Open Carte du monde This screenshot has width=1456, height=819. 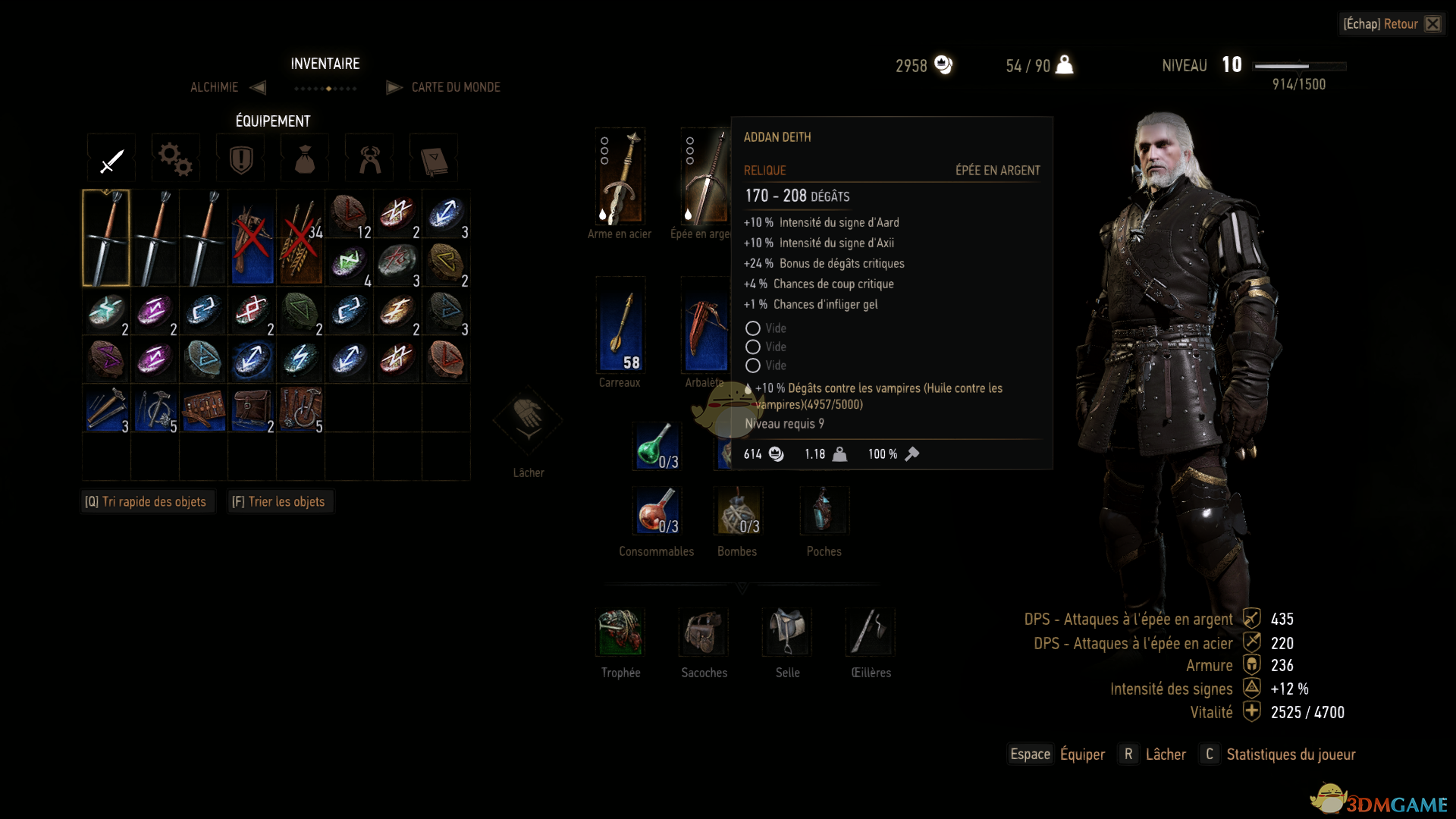(x=455, y=87)
